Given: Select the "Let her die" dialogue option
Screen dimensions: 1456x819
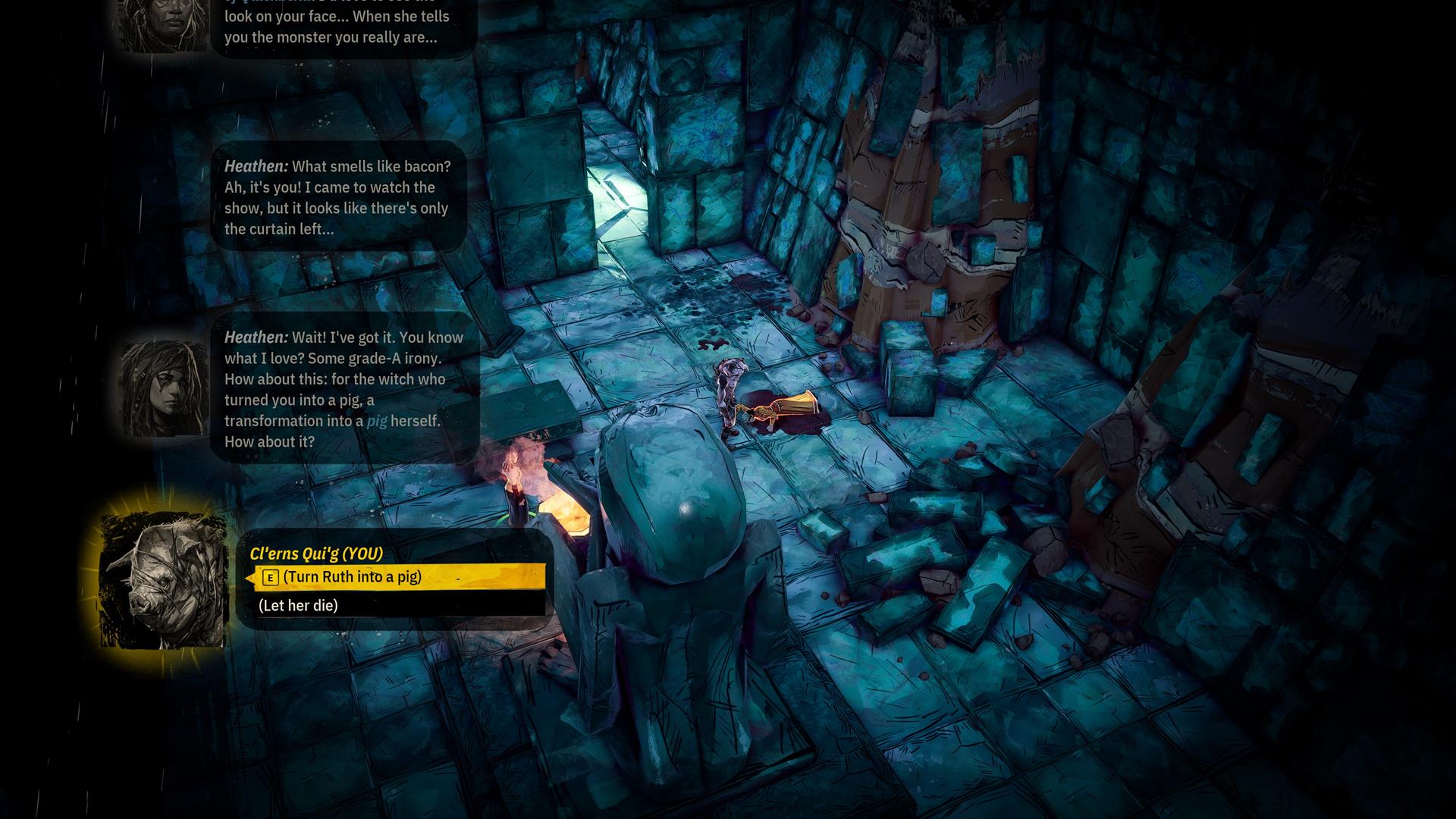Looking at the screenshot, I should tap(299, 605).
